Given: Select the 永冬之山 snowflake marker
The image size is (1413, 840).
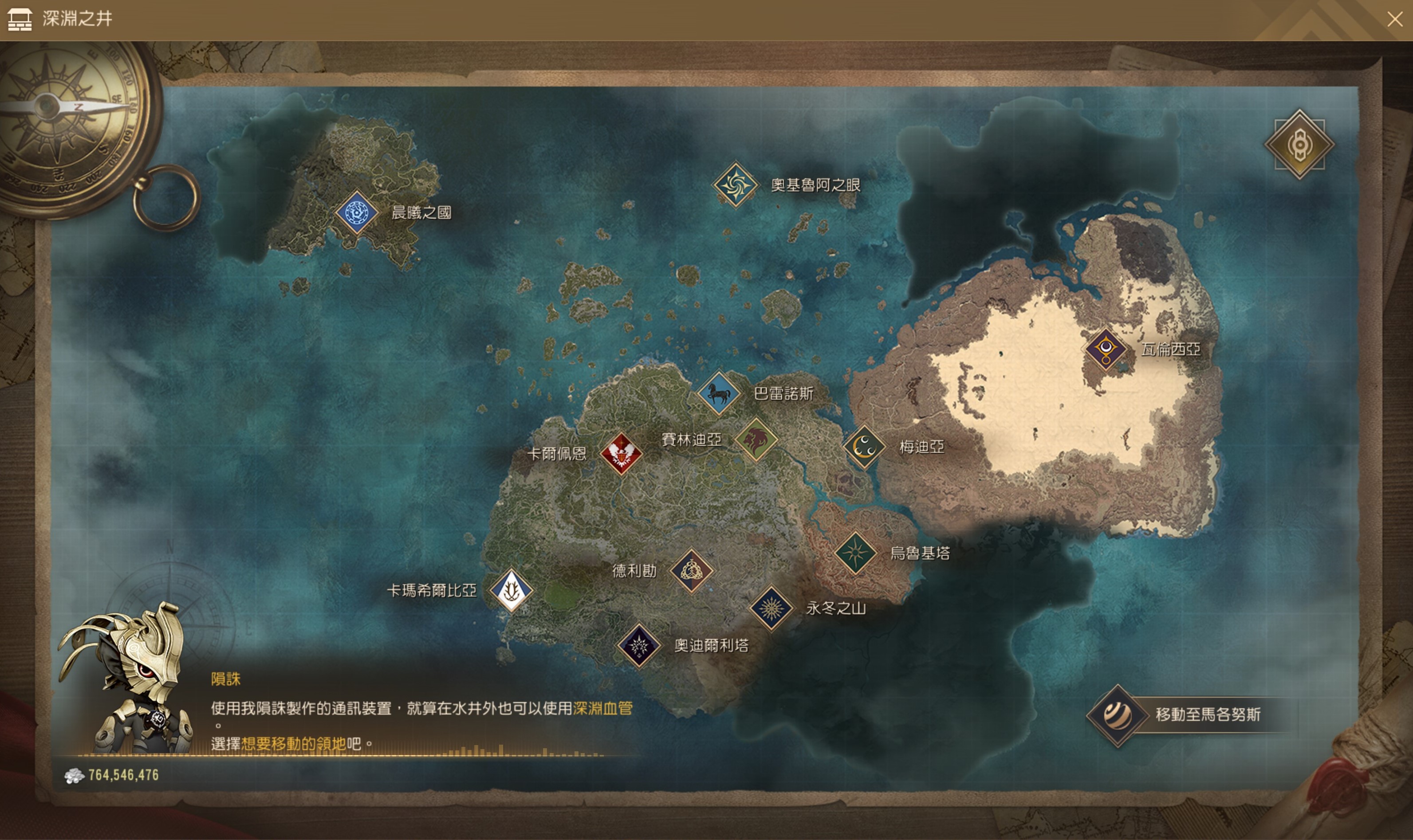Looking at the screenshot, I should pyautogui.click(x=771, y=608).
